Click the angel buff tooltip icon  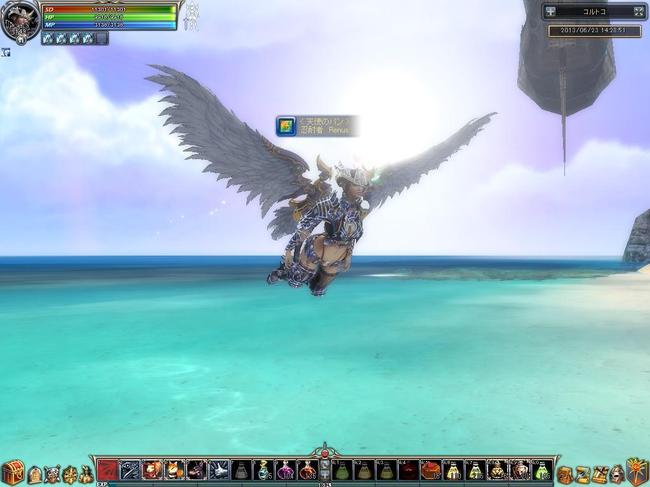[287, 126]
